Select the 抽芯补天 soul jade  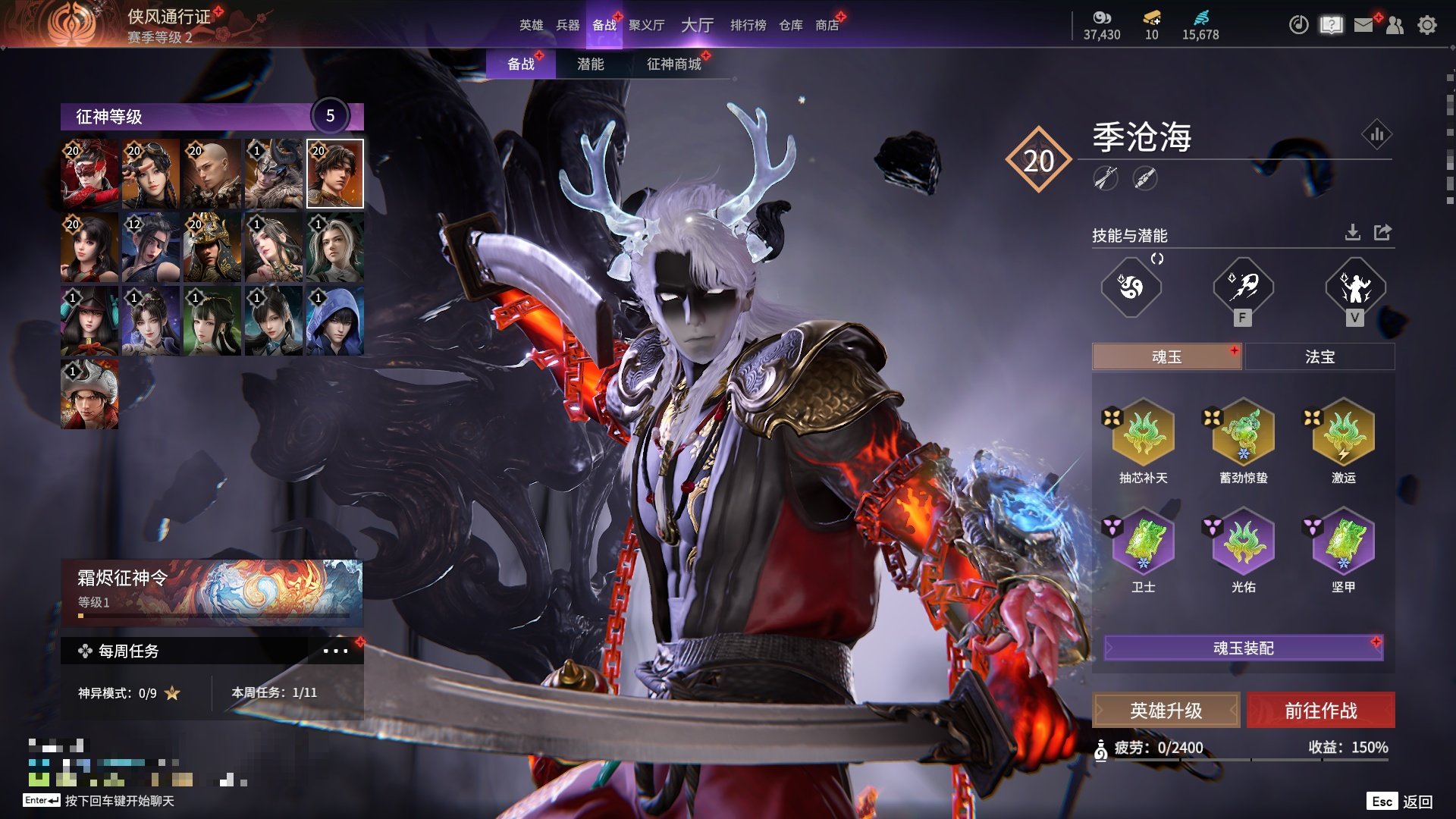1143,434
